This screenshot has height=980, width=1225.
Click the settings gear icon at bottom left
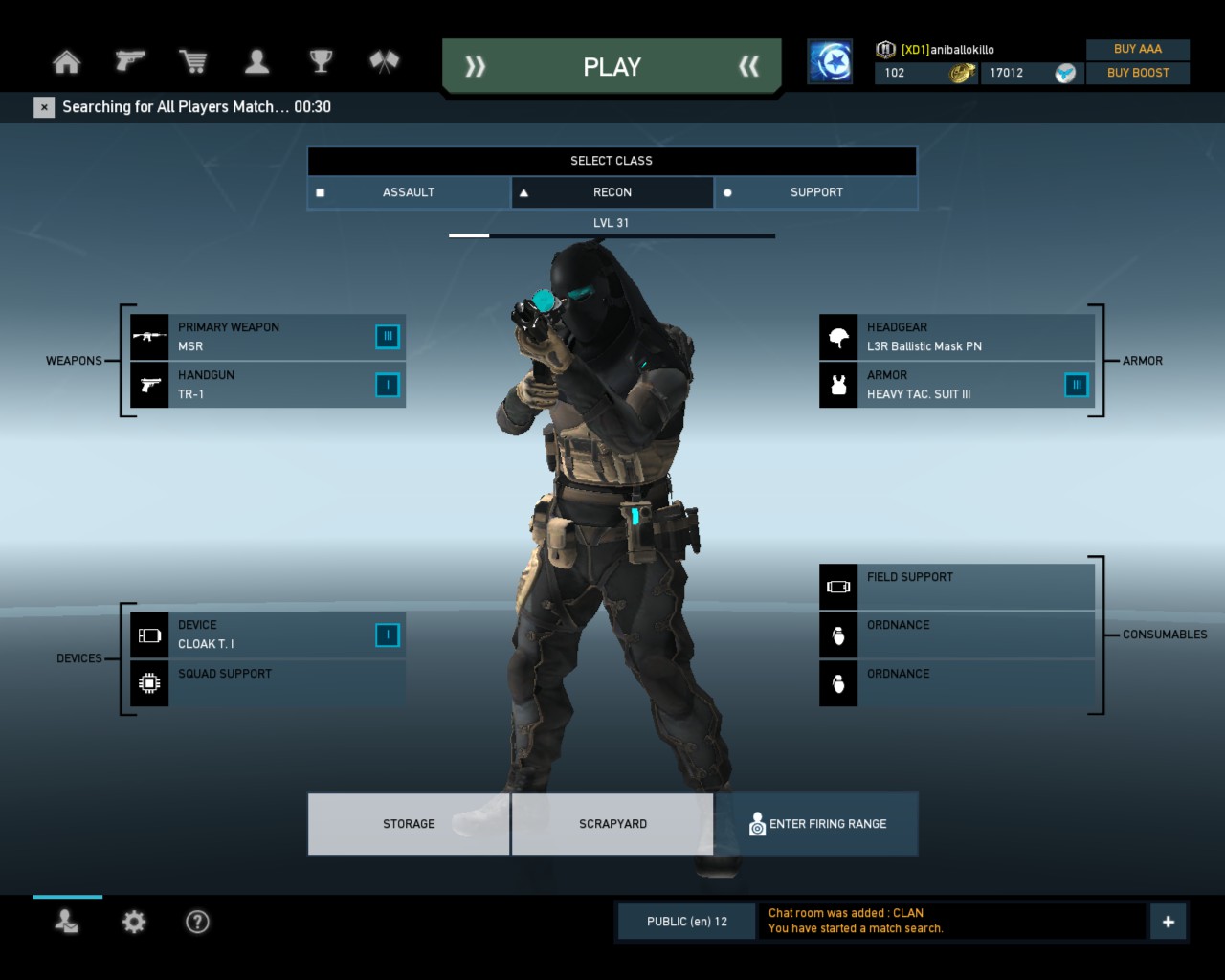133,922
